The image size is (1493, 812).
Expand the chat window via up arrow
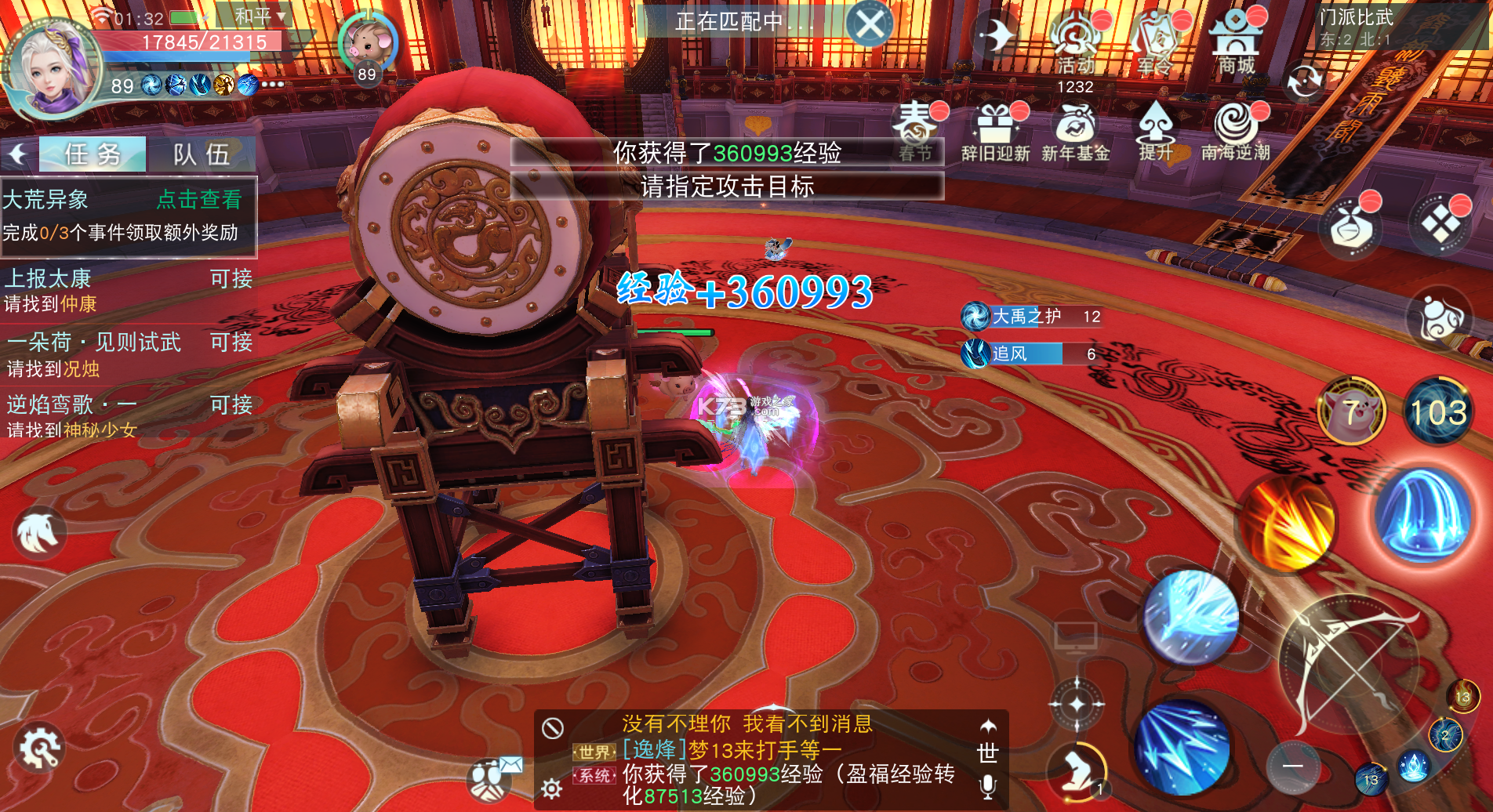(986, 724)
